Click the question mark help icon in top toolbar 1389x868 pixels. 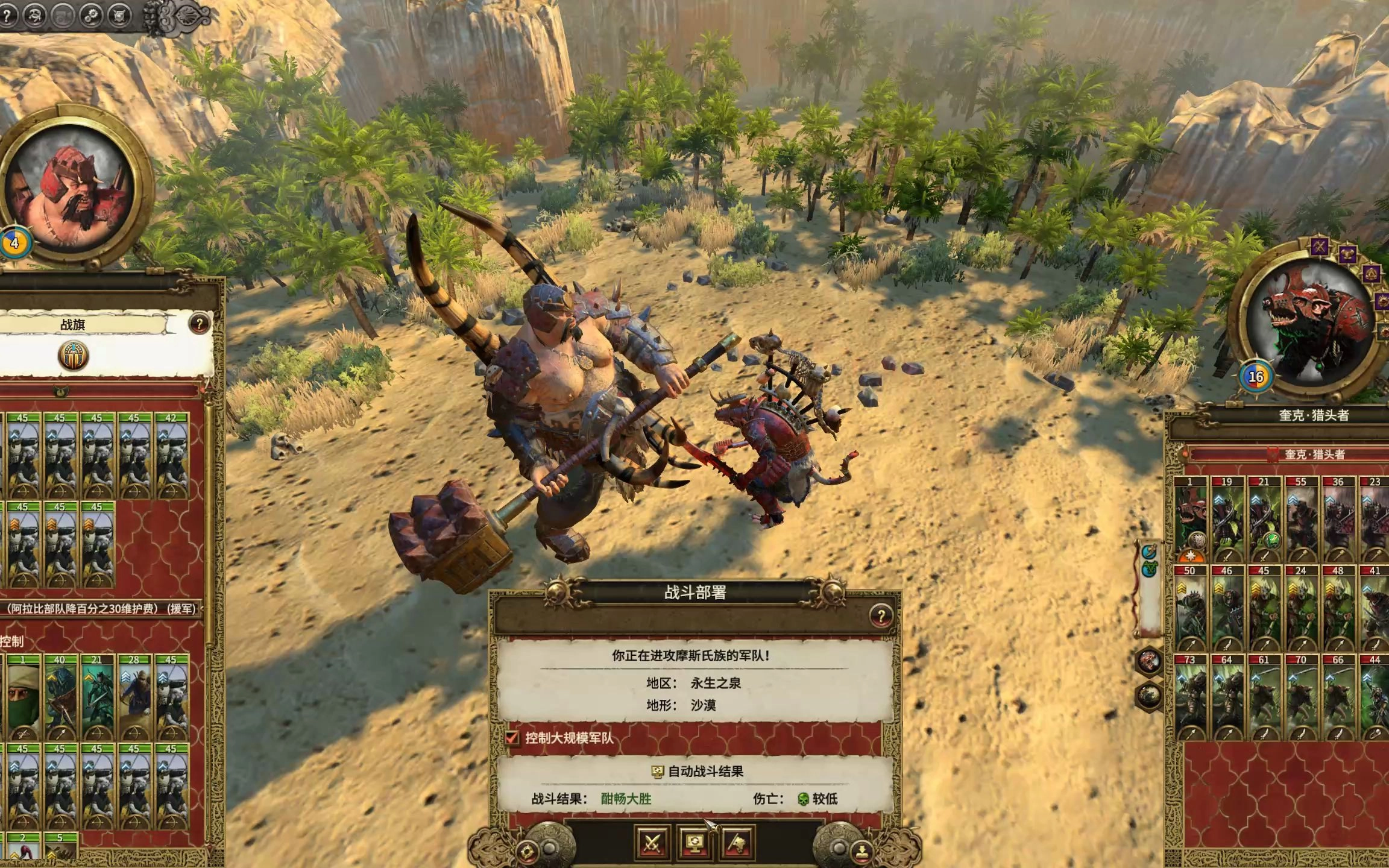click(x=7, y=16)
